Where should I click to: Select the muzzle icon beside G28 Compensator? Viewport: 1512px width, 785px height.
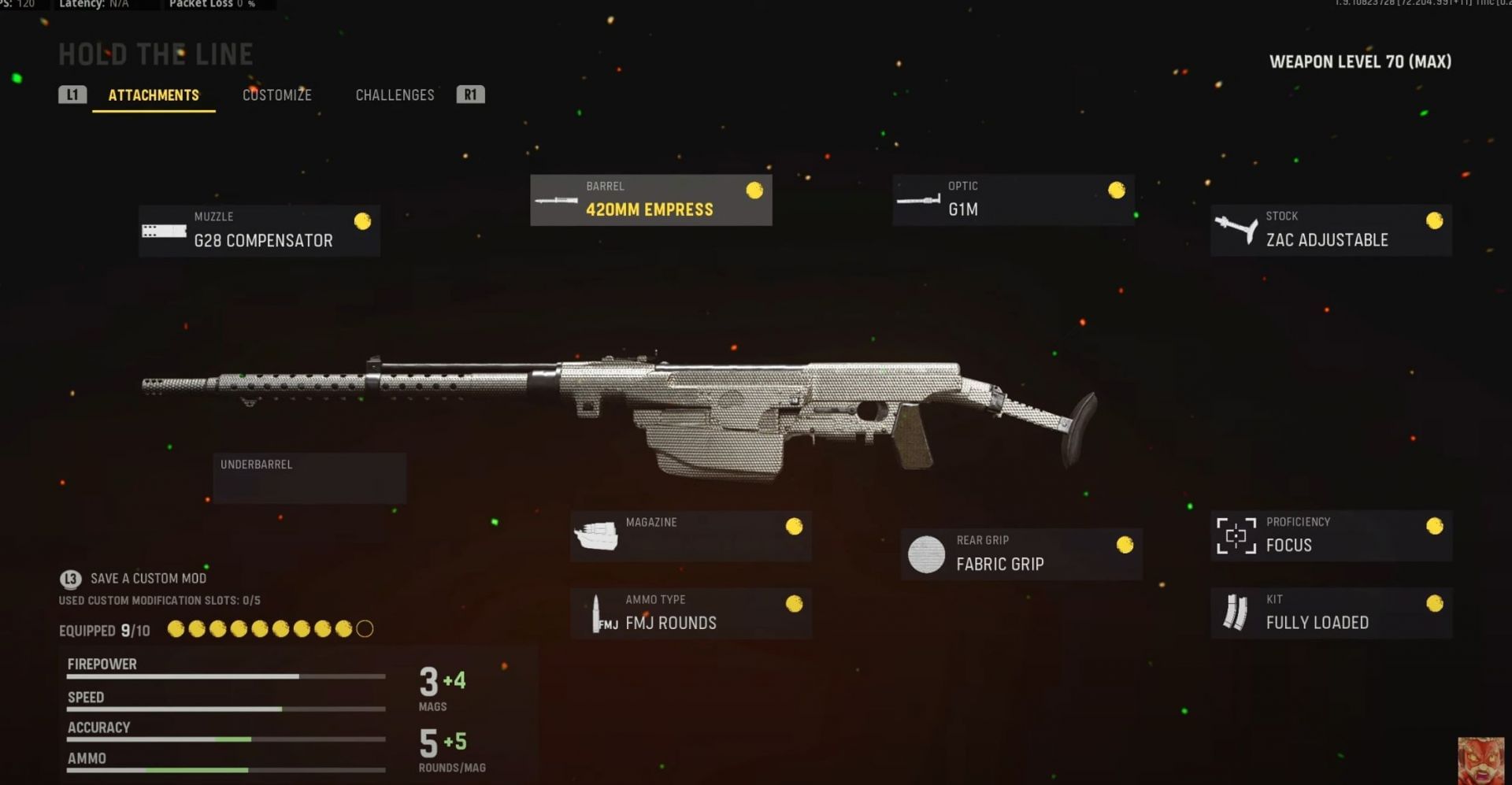(x=163, y=231)
